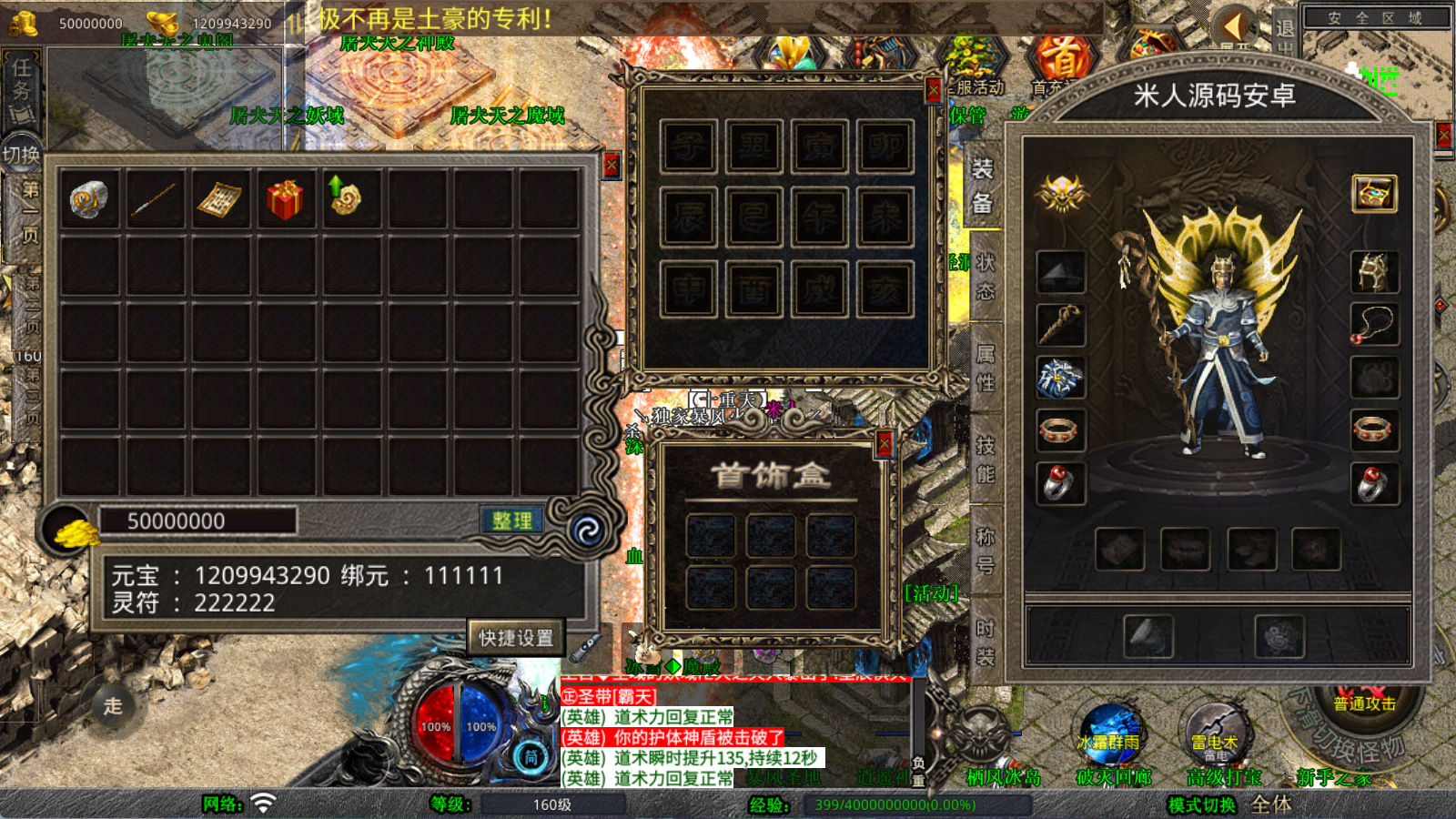Image resolution: width=1456 pixels, height=819 pixels.
Task: Switch to the 时装 fashion tab
Action: [x=985, y=641]
